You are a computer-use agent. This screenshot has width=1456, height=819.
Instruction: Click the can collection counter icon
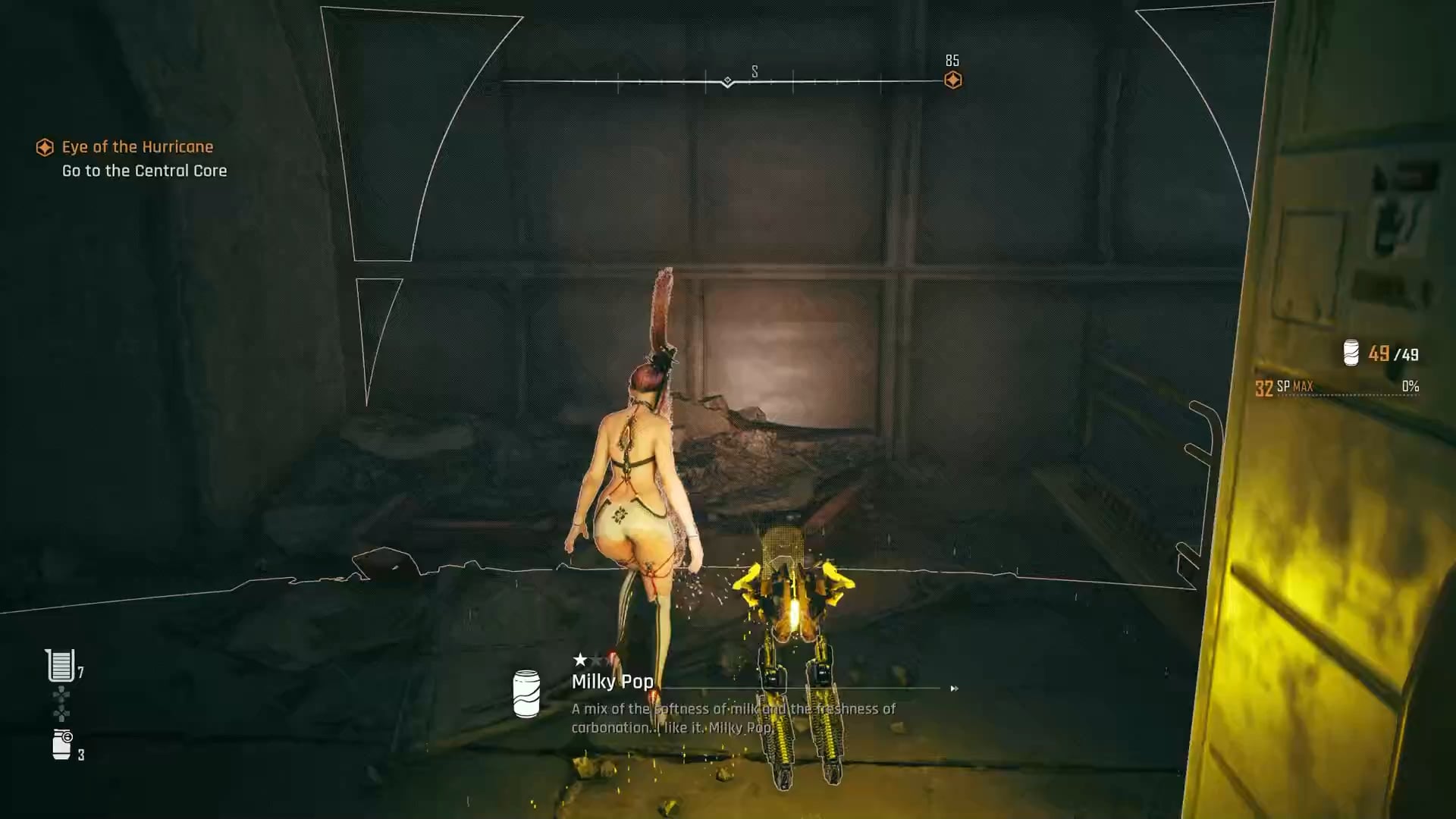(1351, 353)
